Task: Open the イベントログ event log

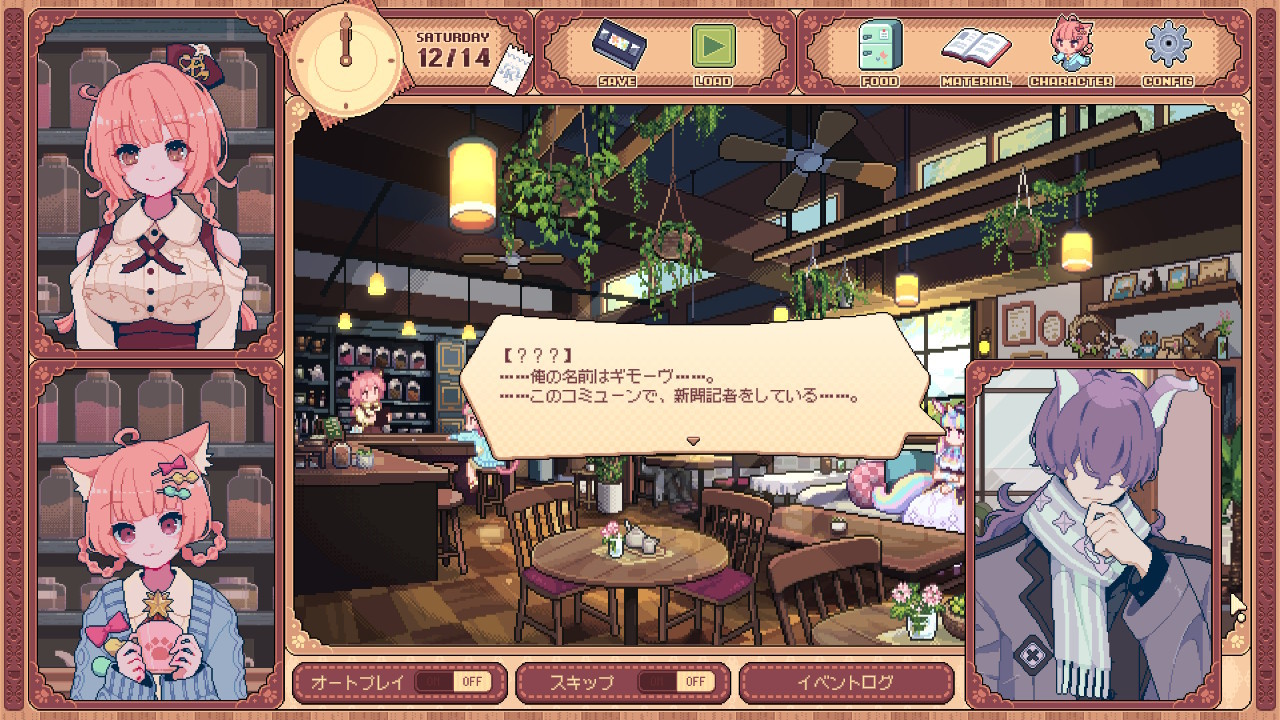Action: click(845, 682)
